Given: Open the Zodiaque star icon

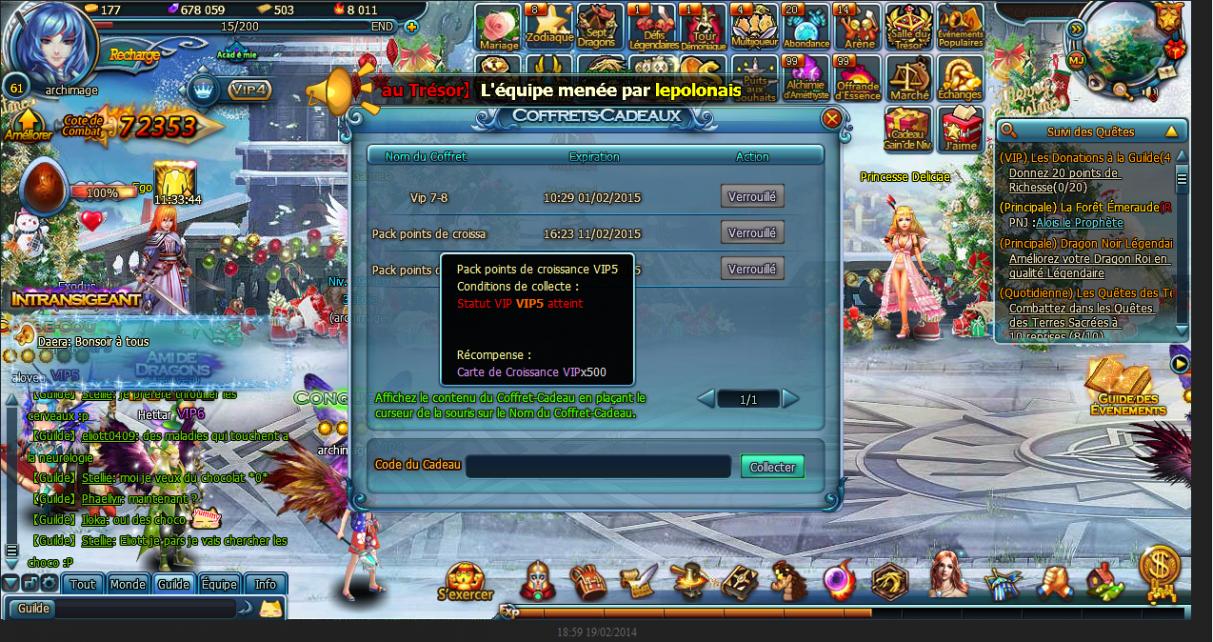Looking at the screenshot, I should 549,26.
